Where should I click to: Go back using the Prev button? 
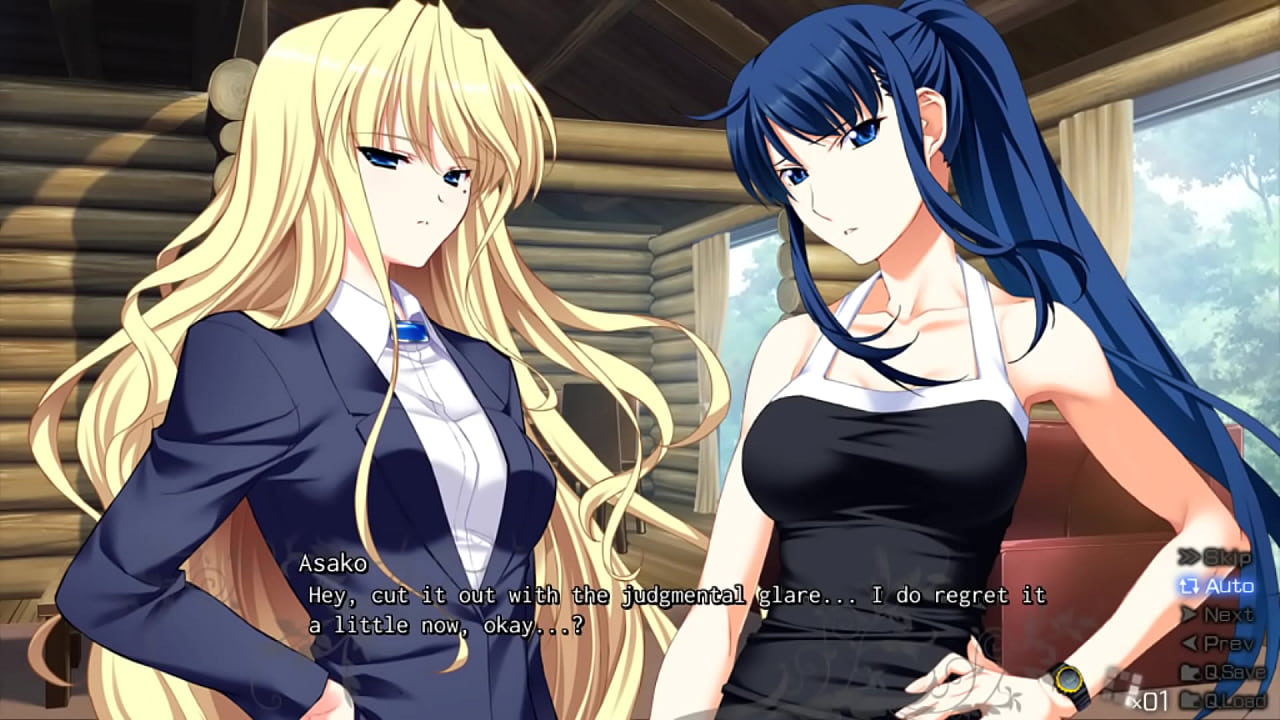tap(1216, 644)
